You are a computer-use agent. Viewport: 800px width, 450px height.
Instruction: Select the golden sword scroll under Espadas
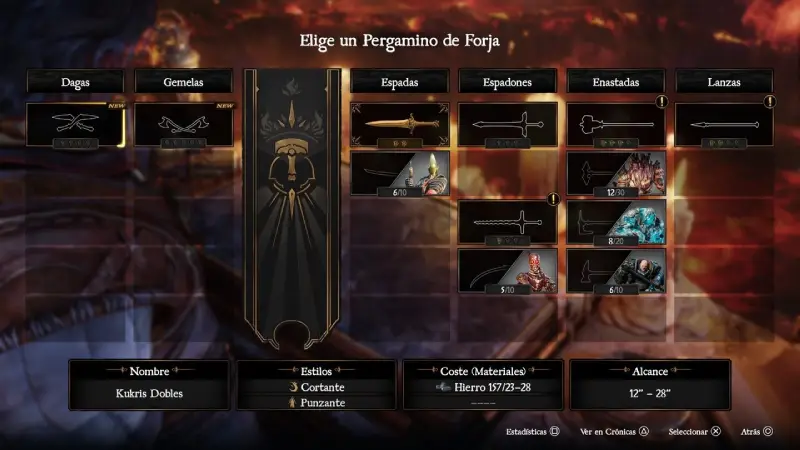pos(400,125)
